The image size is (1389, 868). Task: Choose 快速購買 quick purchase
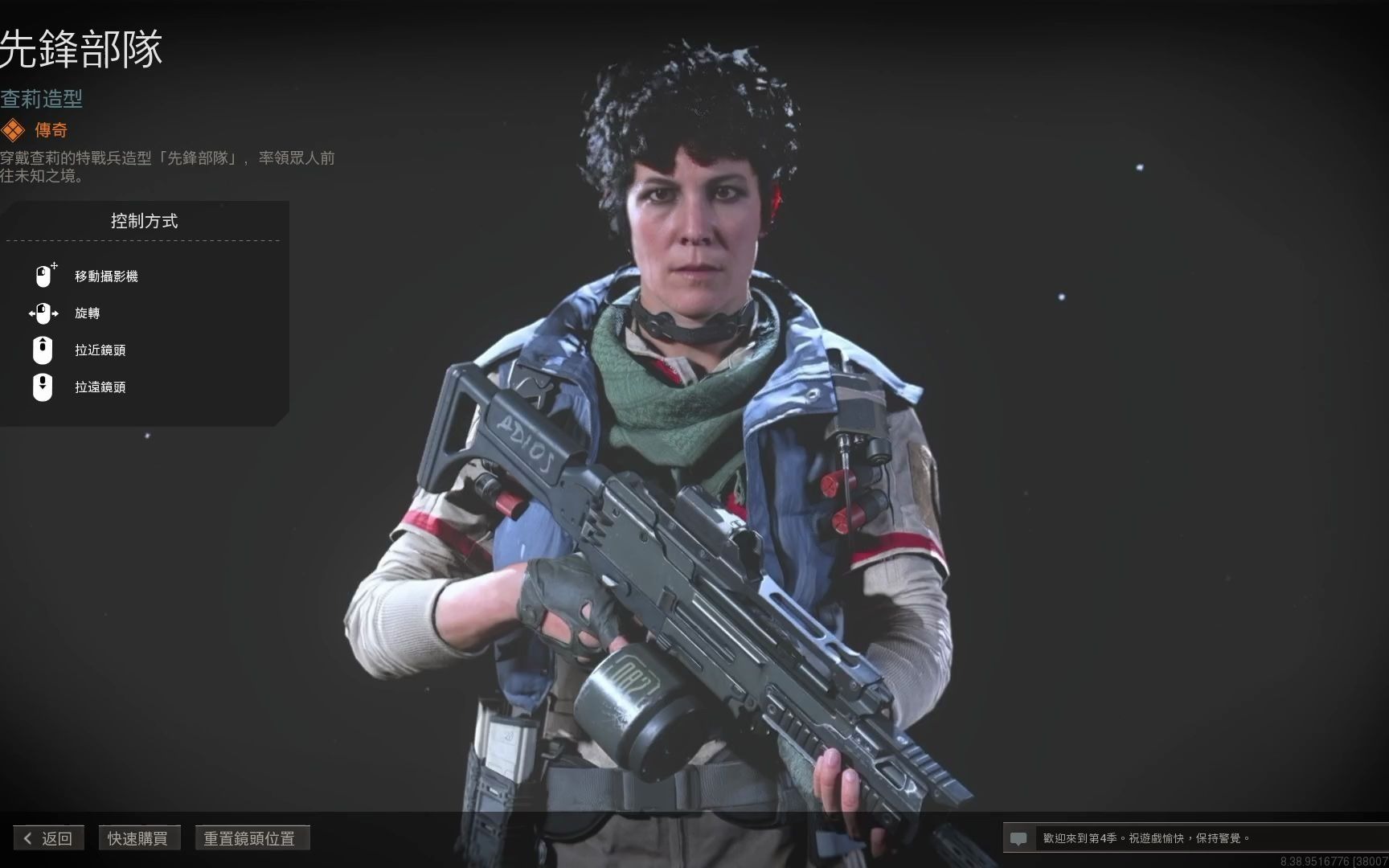tap(138, 838)
